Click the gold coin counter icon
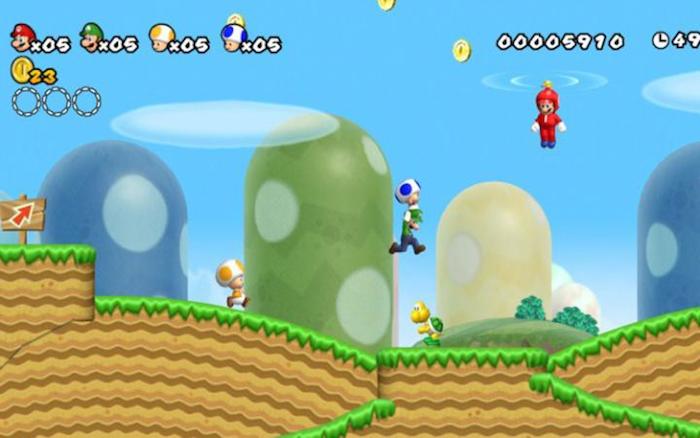Viewport: 700px width, 438px height. coord(20,70)
